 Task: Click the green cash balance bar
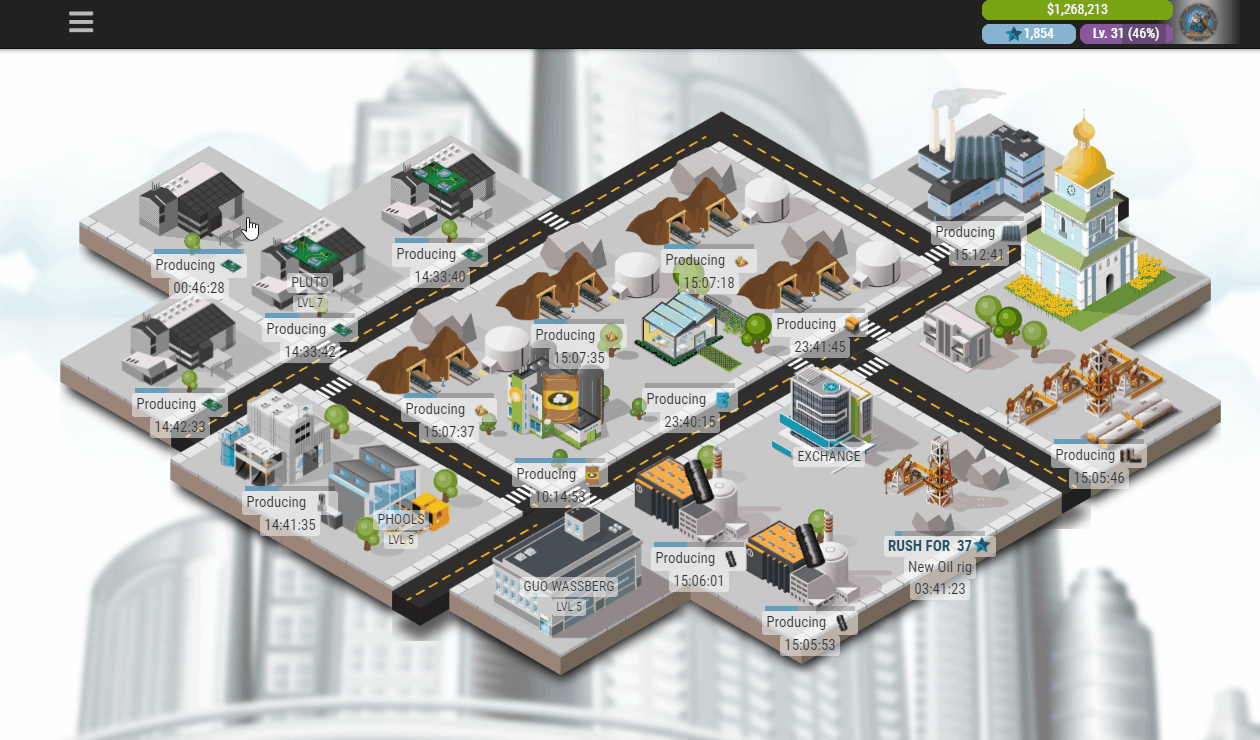1076,10
